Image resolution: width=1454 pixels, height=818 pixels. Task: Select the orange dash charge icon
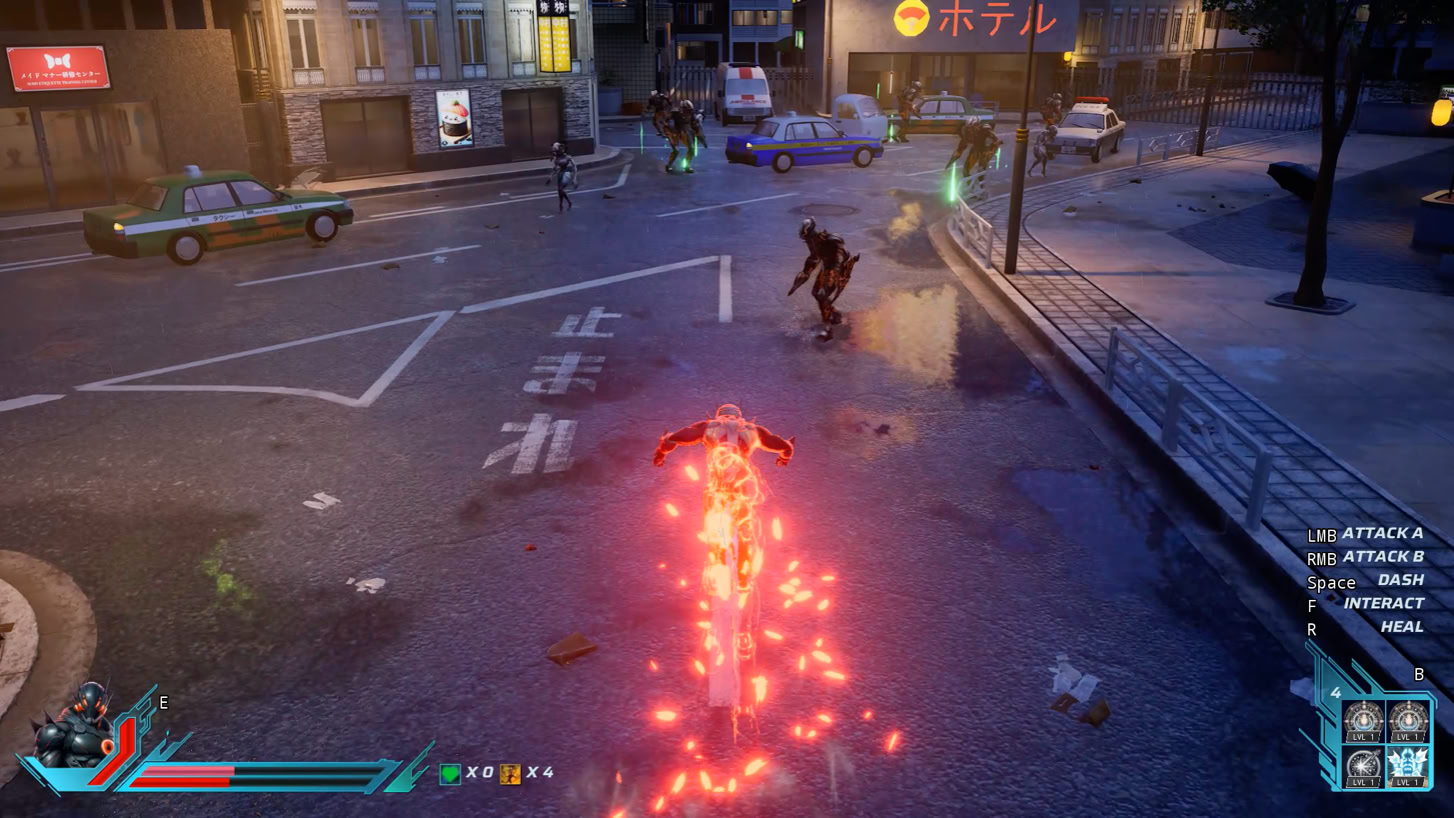point(510,773)
